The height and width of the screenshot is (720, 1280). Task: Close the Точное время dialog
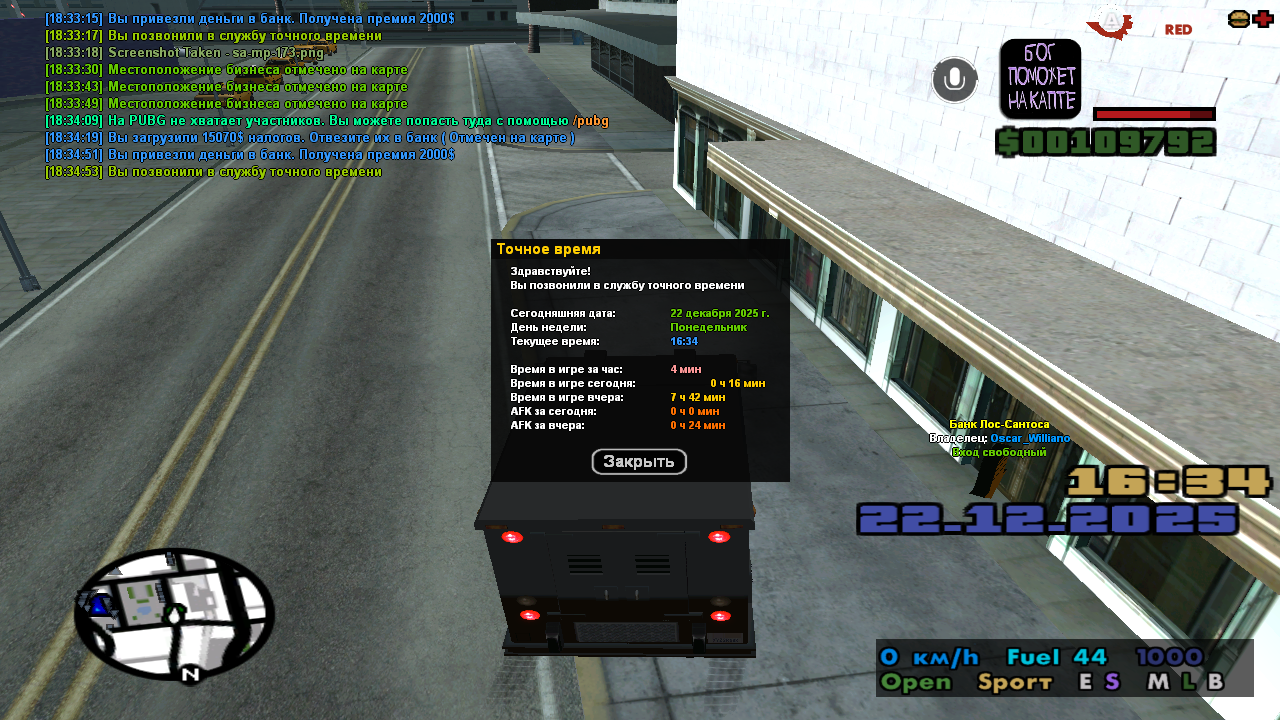point(639,461)
